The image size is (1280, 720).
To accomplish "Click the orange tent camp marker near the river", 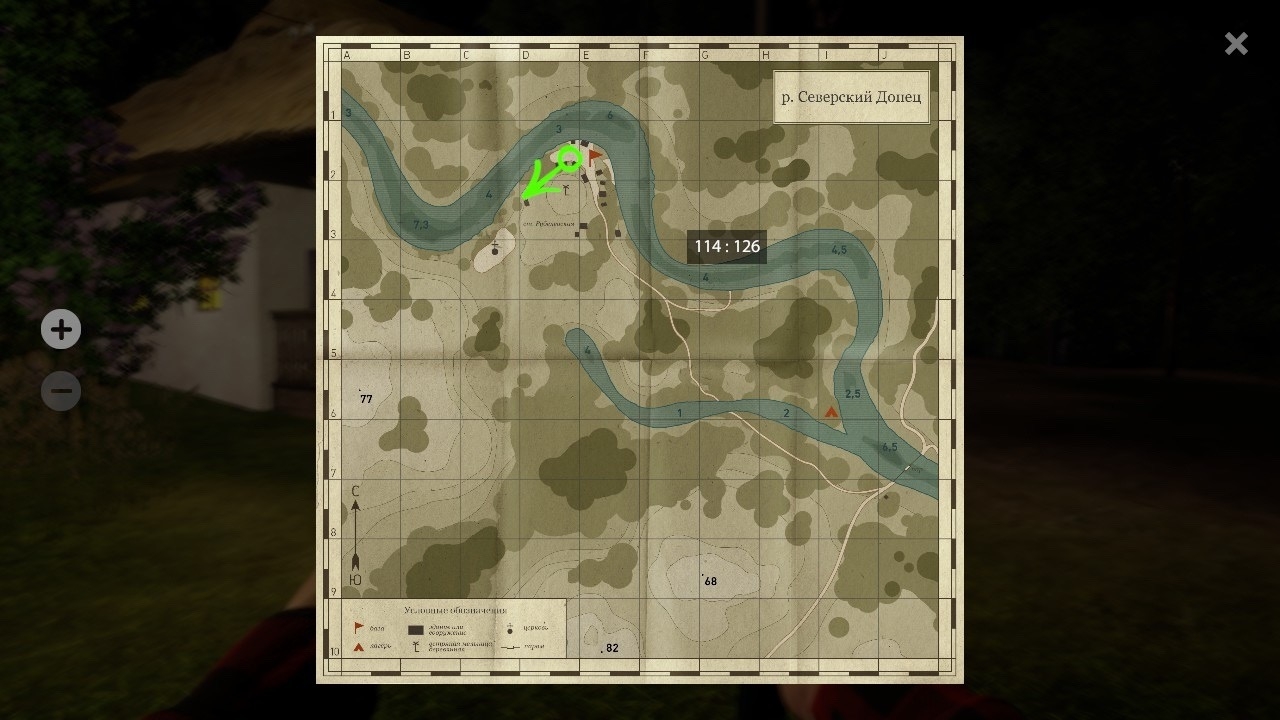I will point(832,410).
